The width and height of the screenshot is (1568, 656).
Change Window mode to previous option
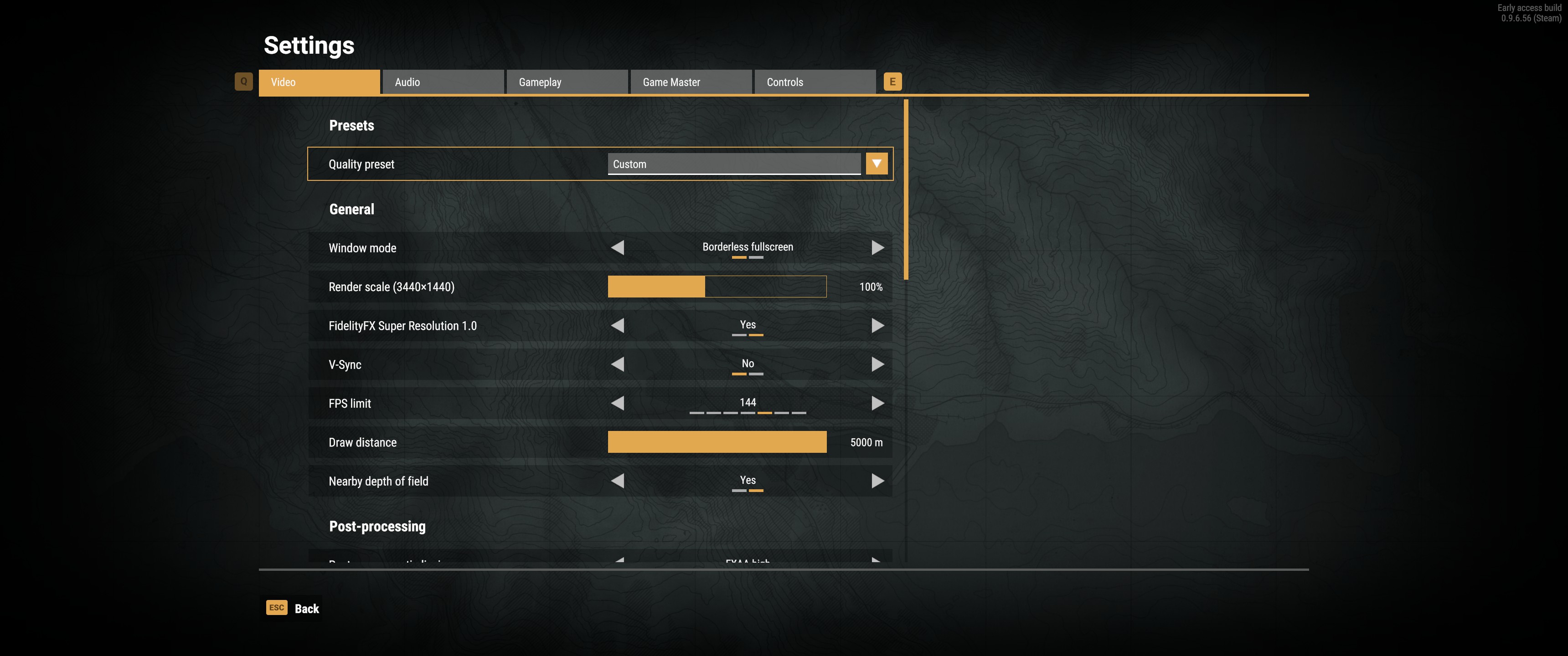pyautogui.click(x=618, y=248)
